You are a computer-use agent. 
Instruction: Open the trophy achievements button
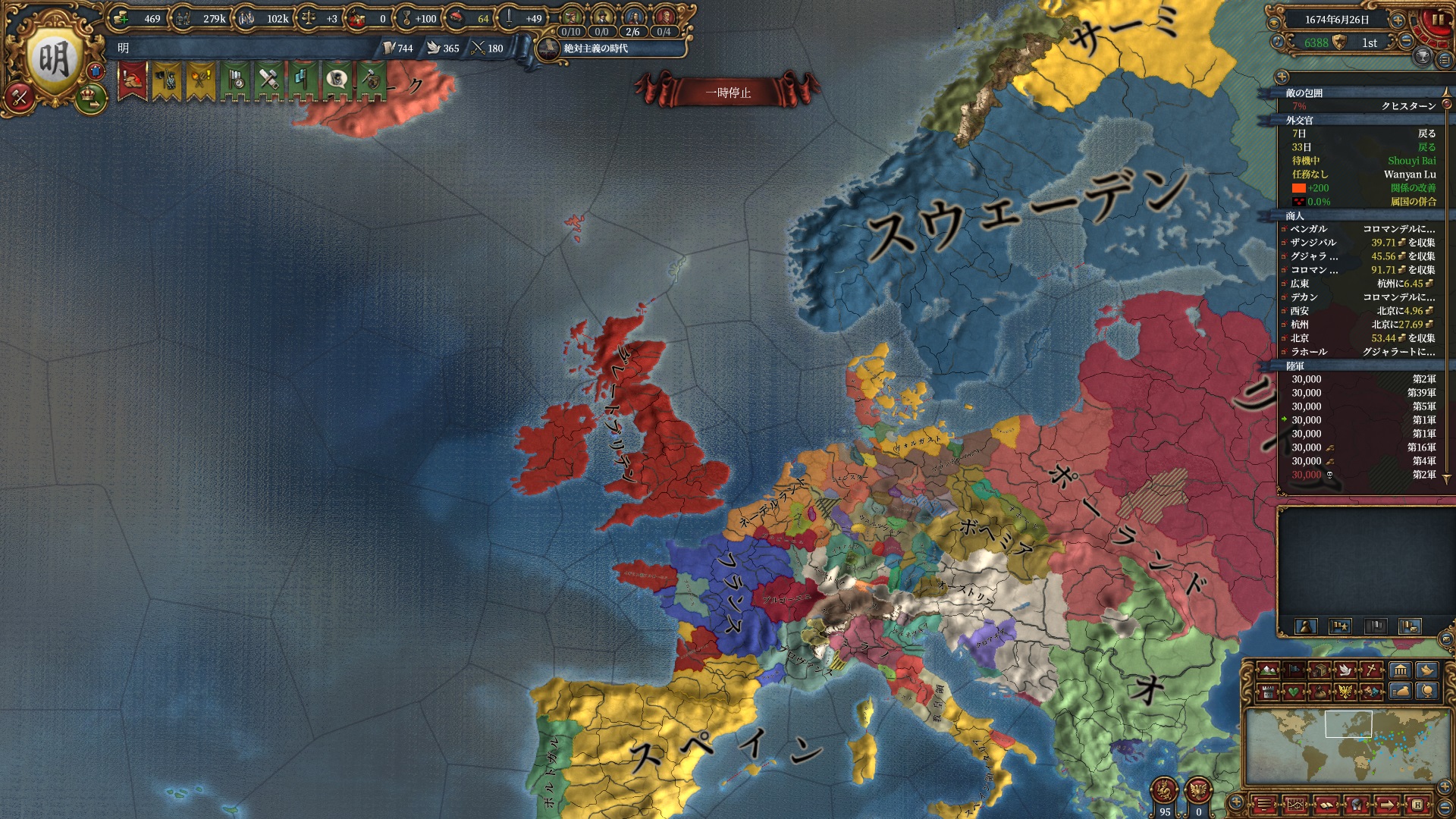click(x=1423, y=57)
